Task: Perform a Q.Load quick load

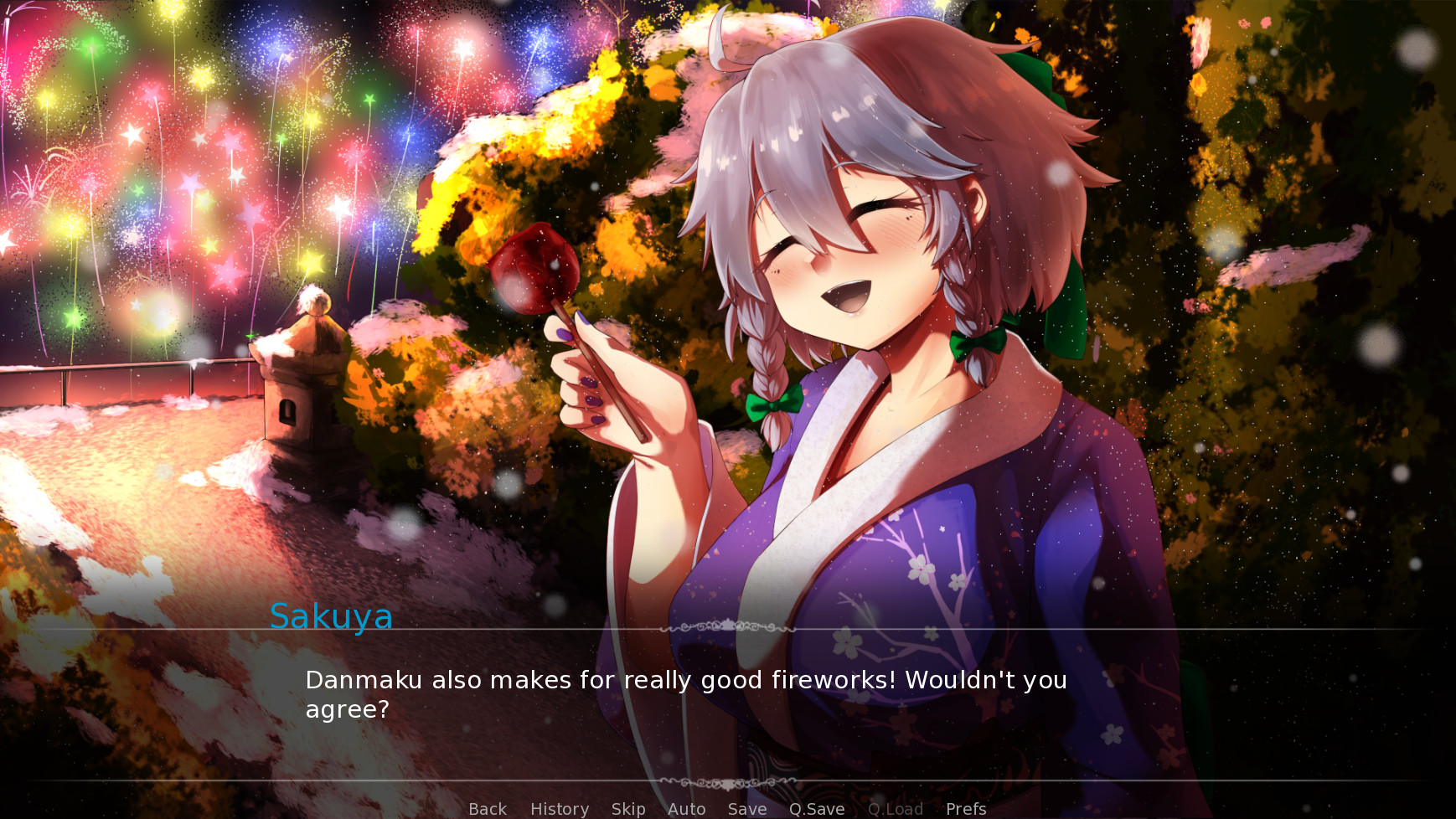Action: pos(896,809)
